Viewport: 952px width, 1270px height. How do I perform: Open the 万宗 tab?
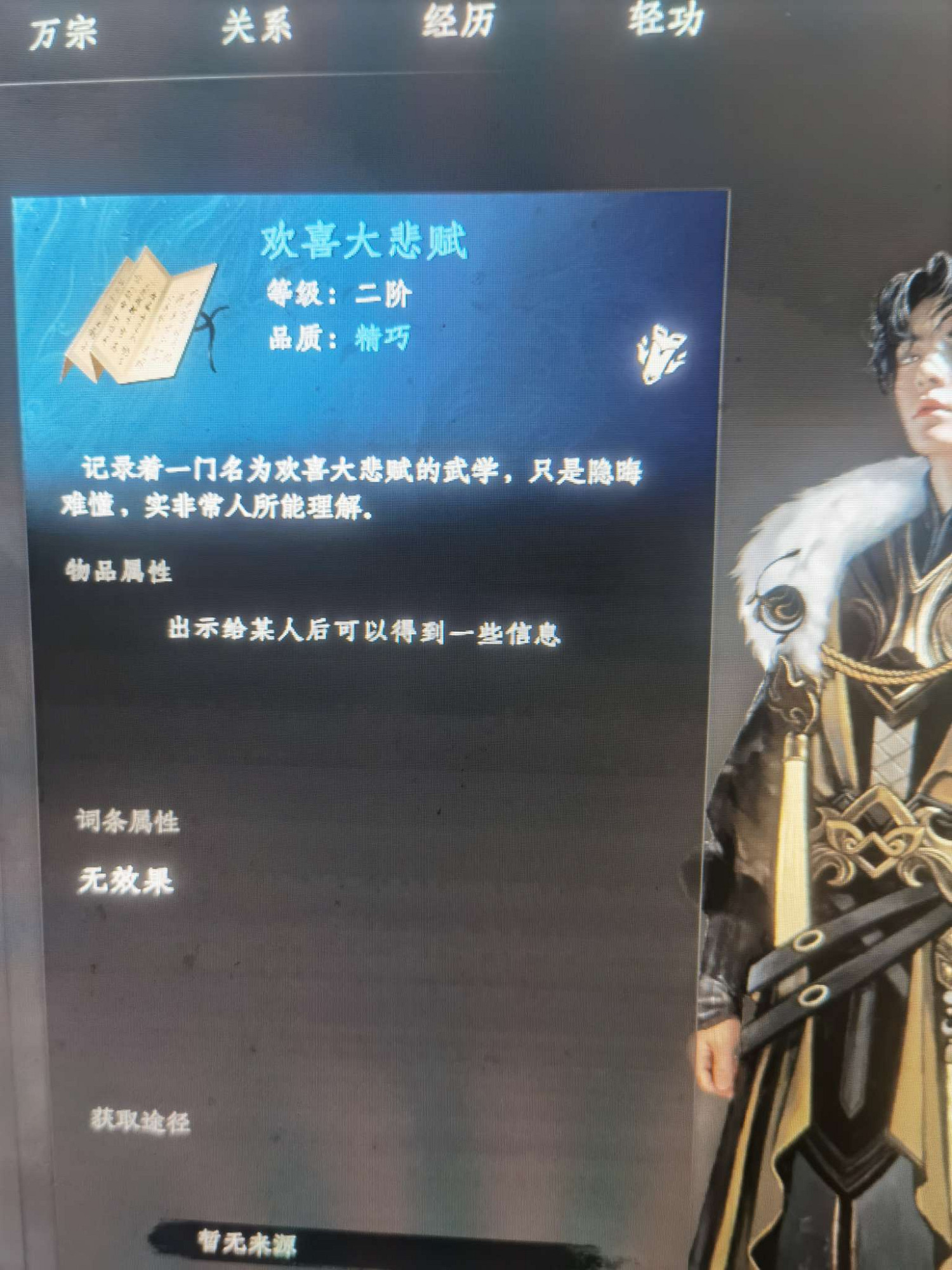tap(63, 29)
